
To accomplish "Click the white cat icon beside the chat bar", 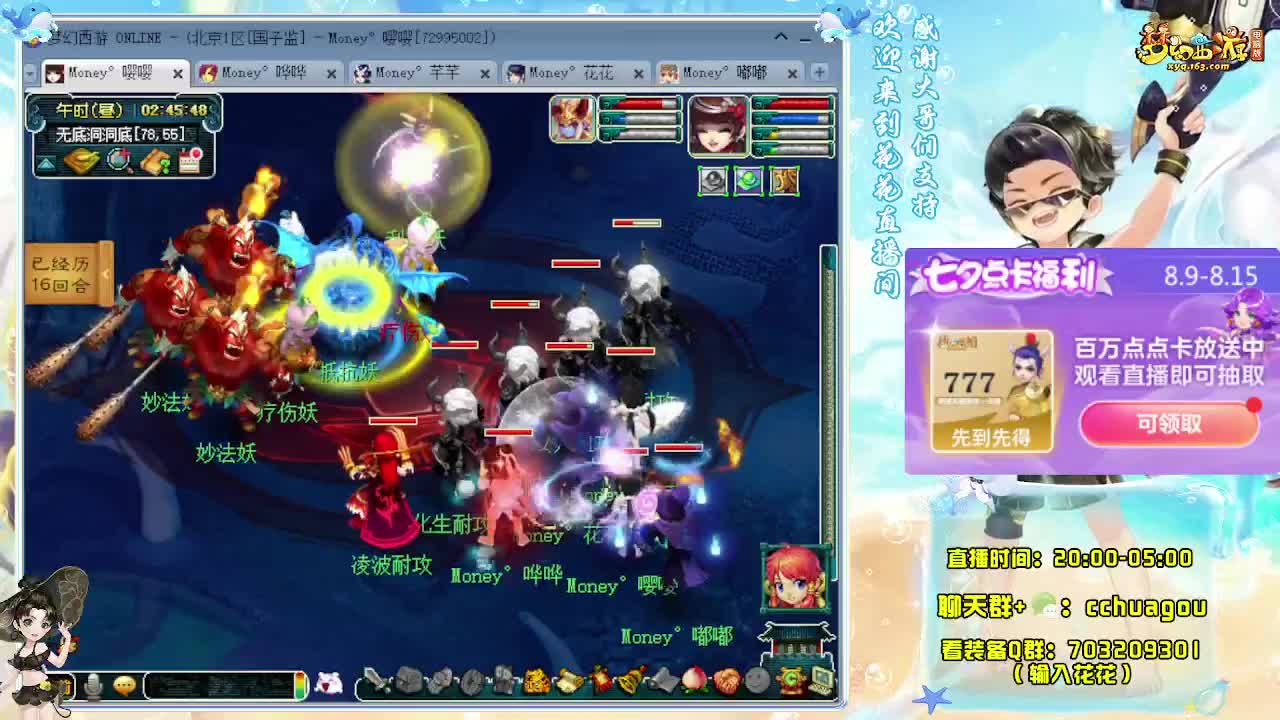I will click(x=330, y=684).
